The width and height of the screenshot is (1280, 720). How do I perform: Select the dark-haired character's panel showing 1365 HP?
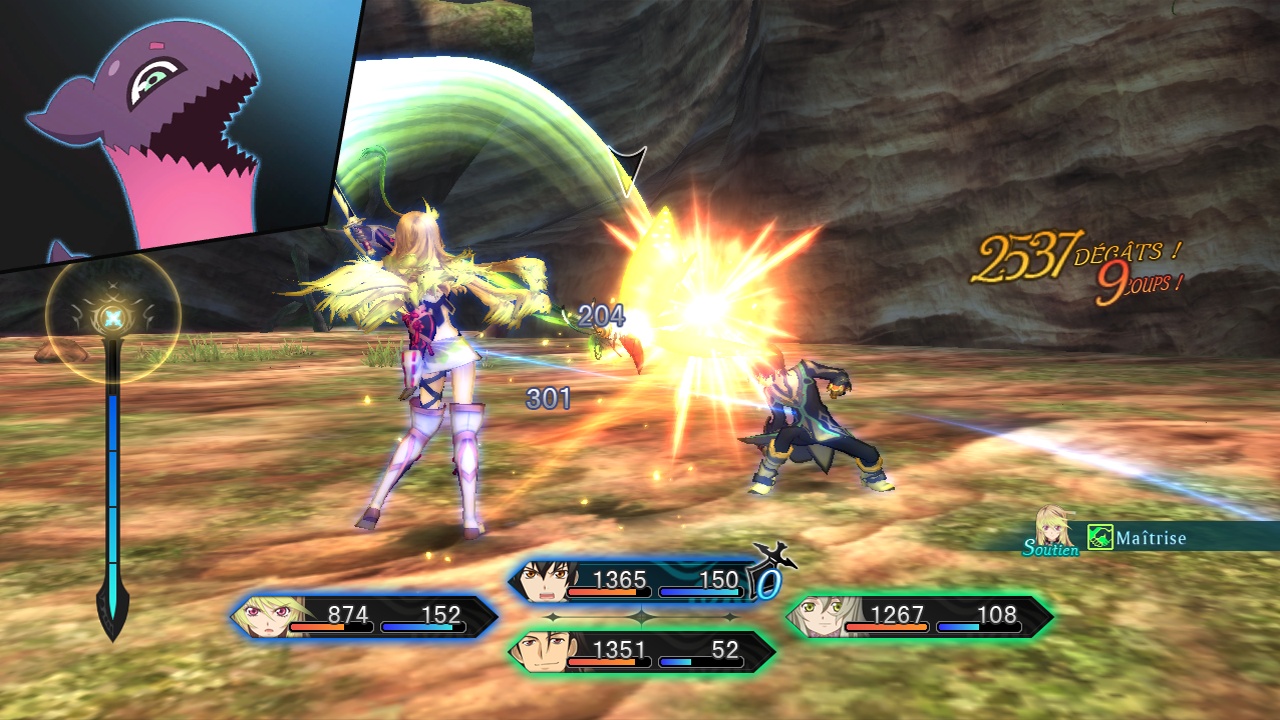tap(640, 582)
